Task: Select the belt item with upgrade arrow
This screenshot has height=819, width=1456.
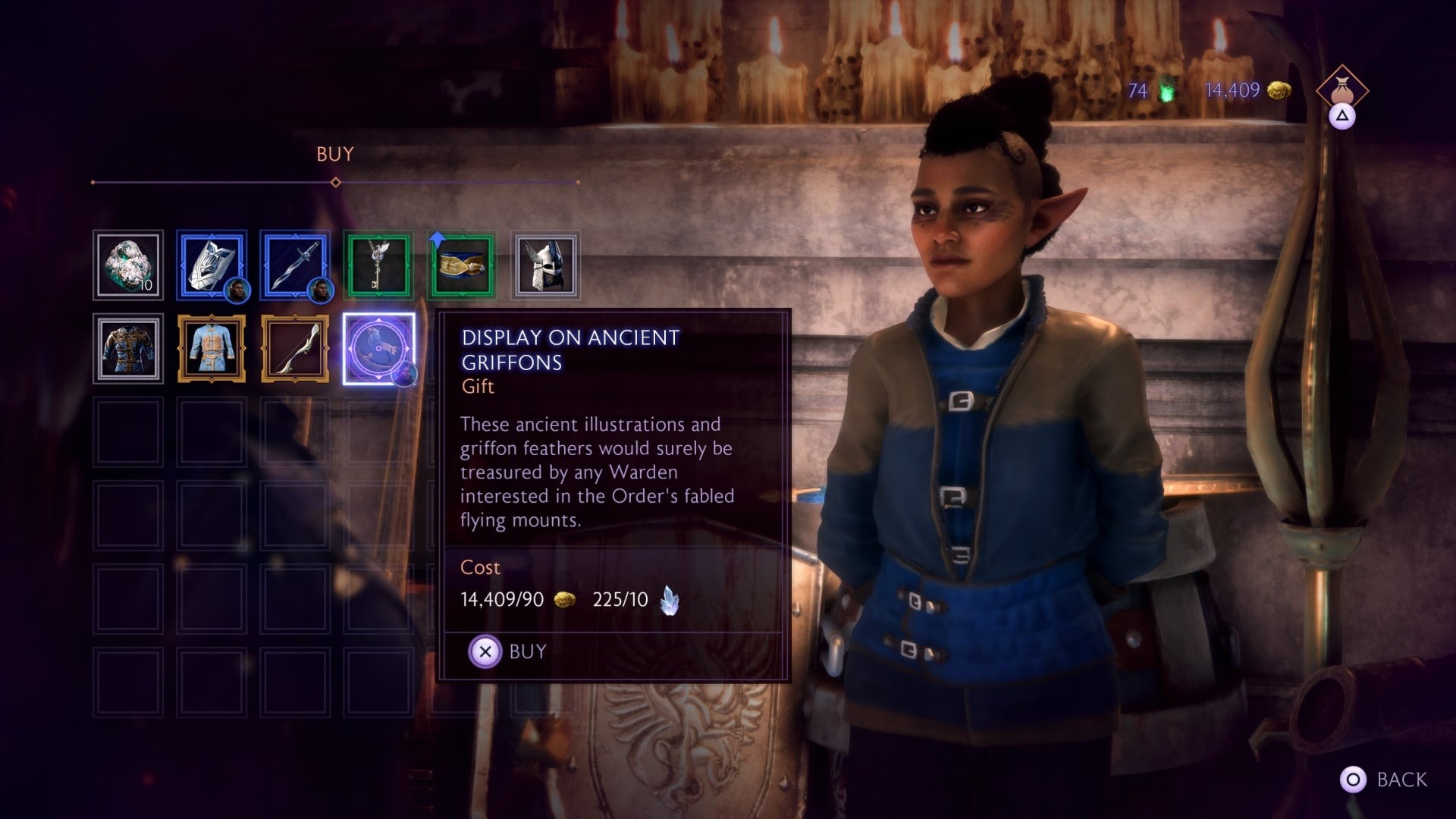Action: pos(462,265)
